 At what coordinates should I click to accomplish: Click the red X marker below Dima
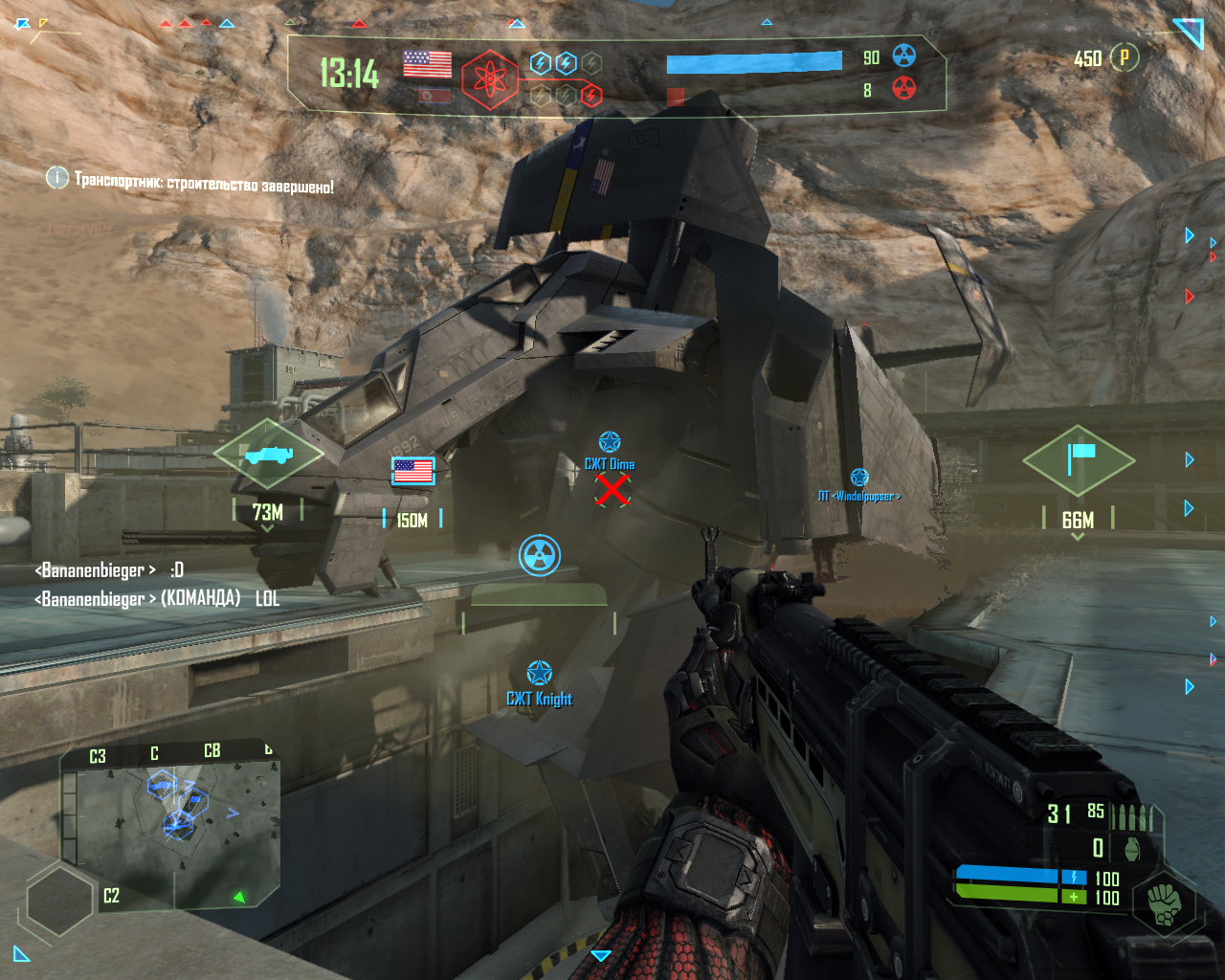pos(612,490)
